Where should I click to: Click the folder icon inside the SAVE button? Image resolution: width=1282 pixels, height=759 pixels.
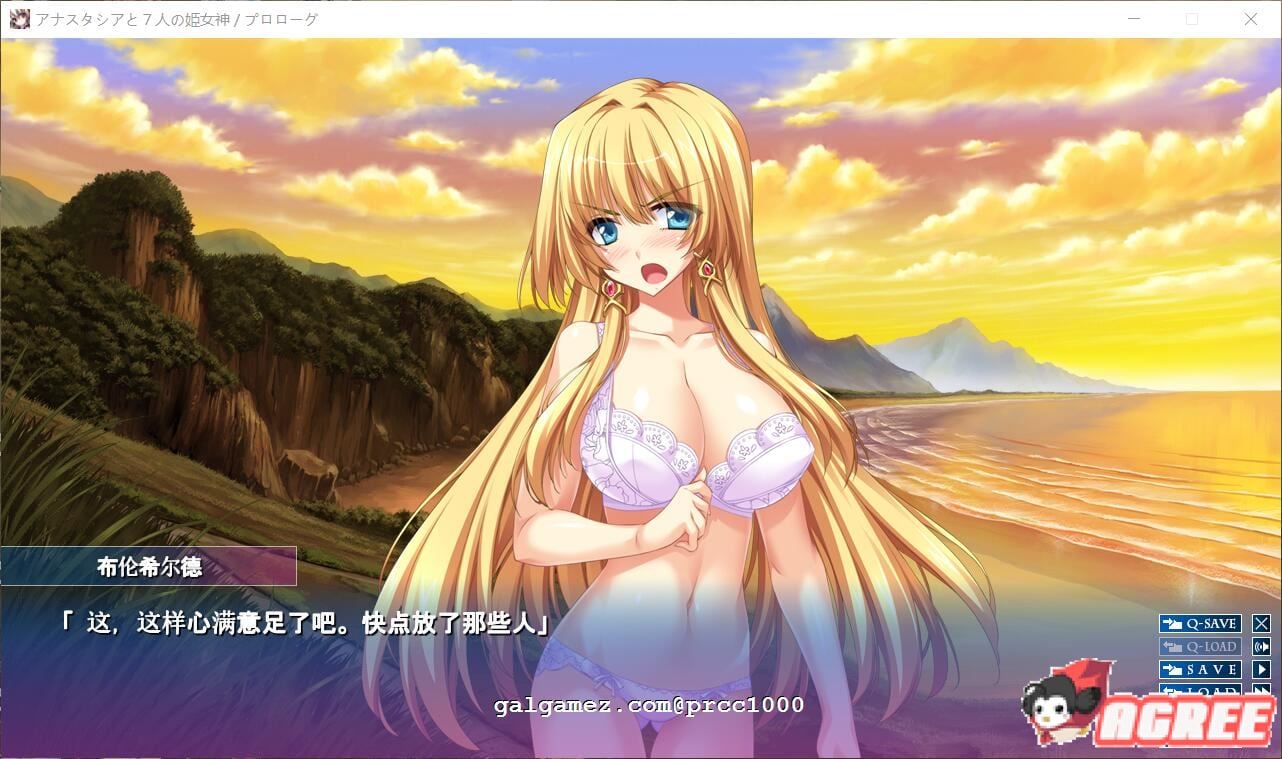1172,669
